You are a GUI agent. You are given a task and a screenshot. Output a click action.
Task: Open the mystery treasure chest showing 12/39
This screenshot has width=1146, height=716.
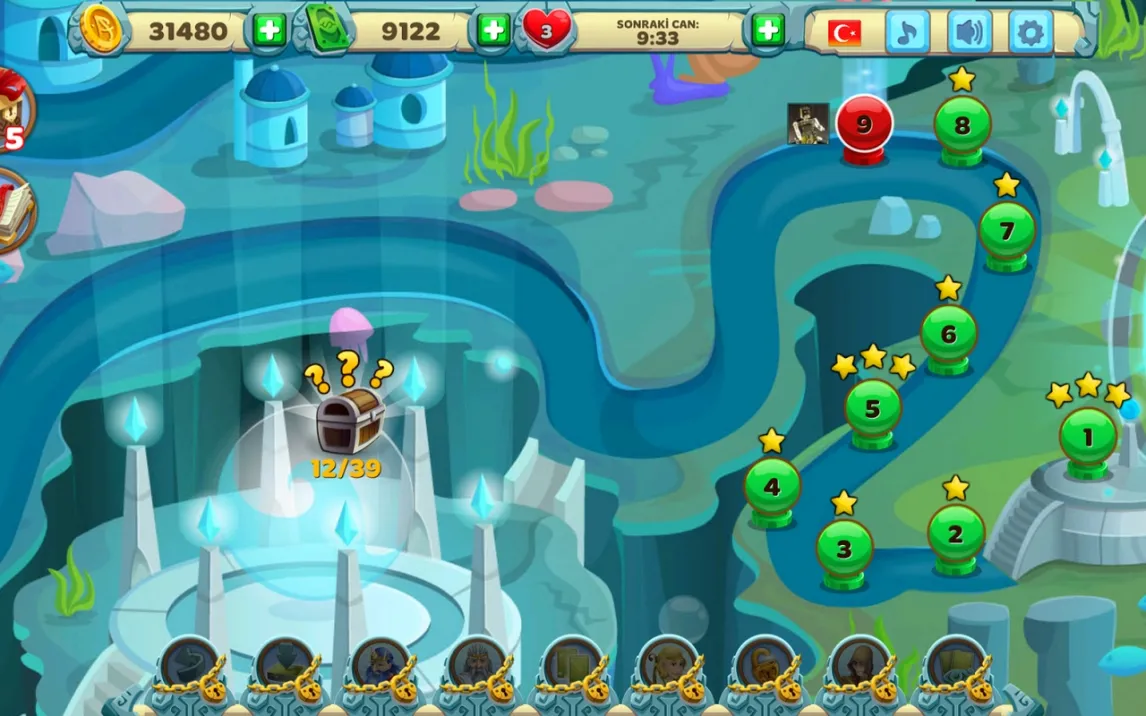point(349,421)
